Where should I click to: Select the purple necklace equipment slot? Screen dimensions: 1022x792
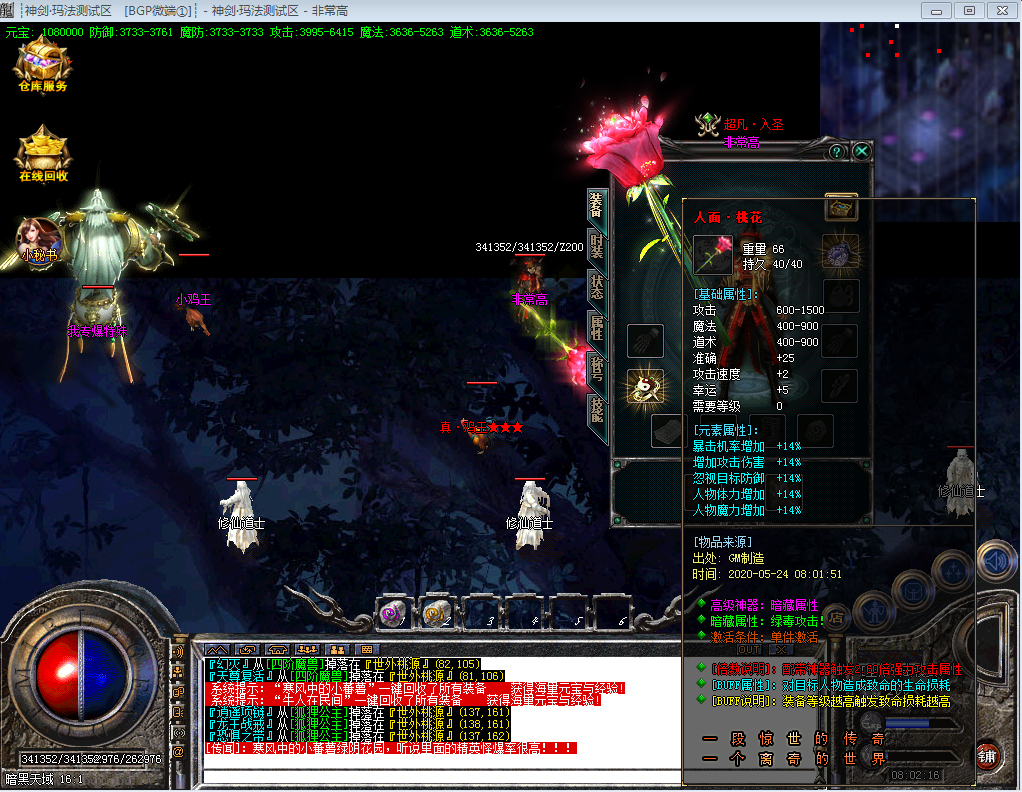click(840, 251)
